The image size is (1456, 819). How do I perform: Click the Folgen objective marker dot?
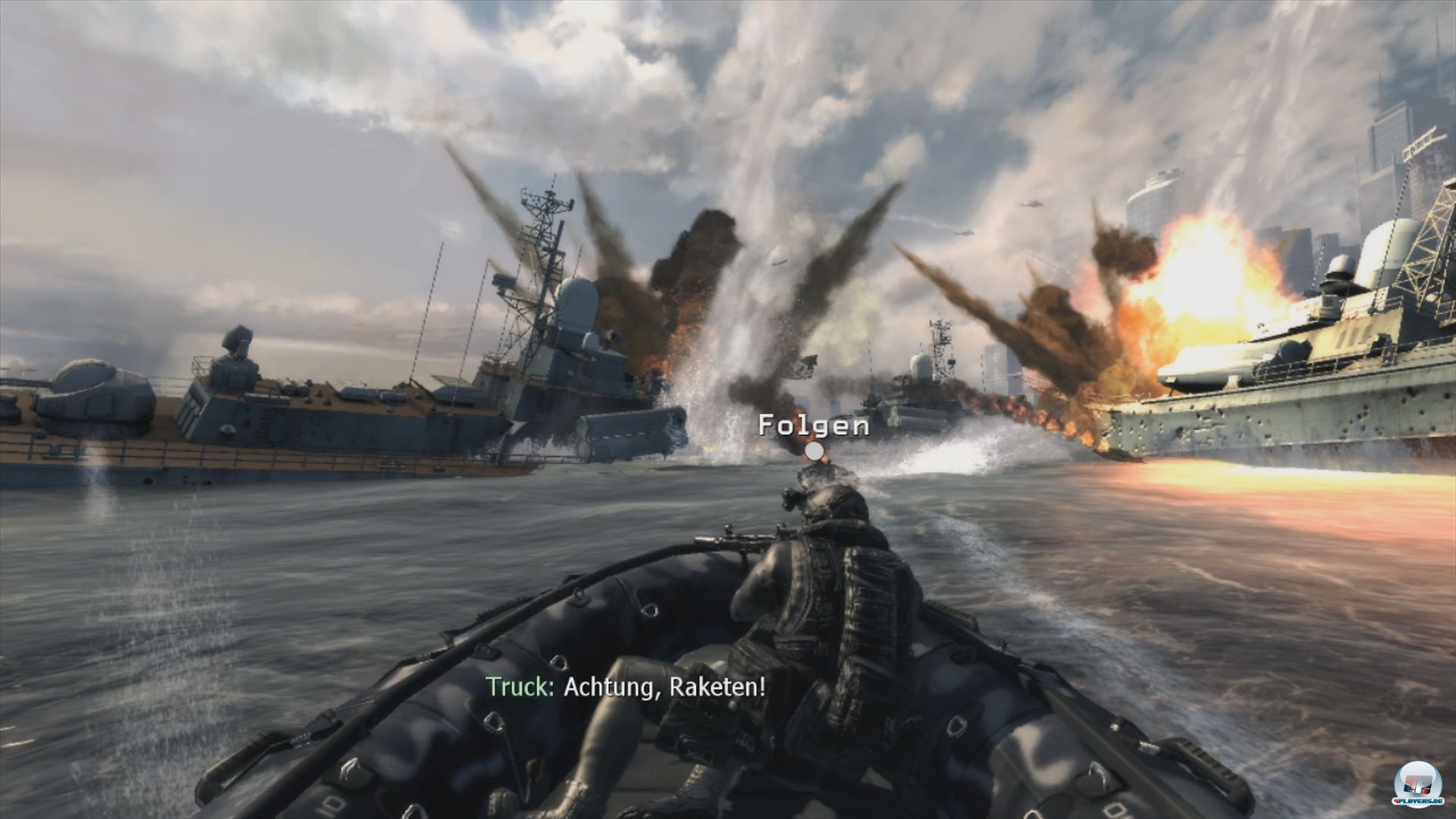click(x=814, y=452)
